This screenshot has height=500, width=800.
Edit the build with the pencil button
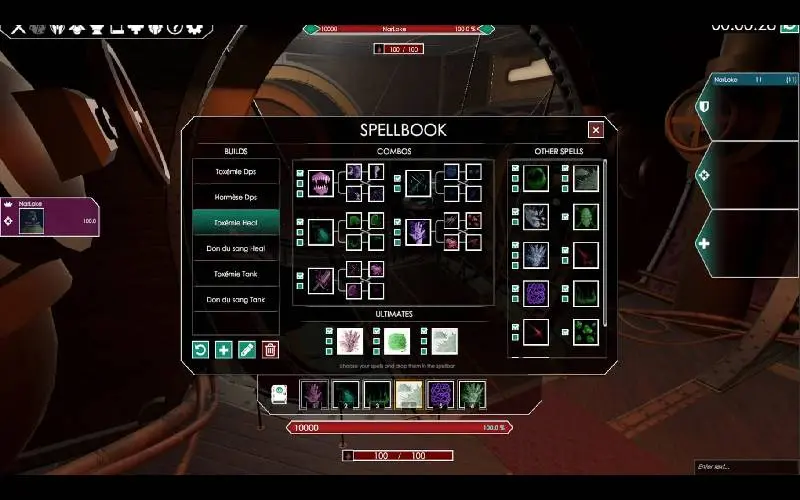click(x=247, y=349)
